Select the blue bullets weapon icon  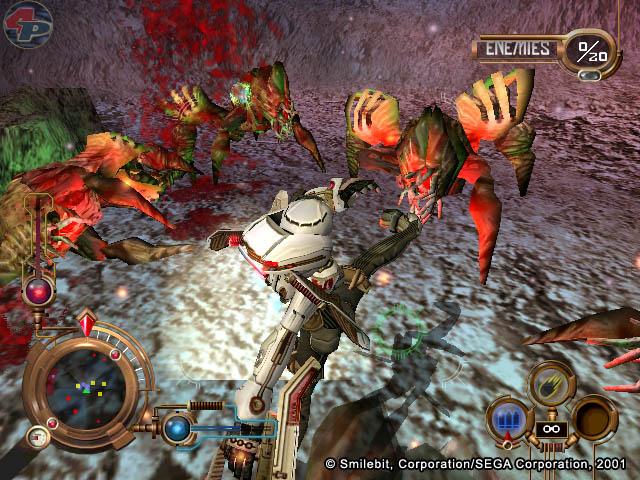point(506,416)
